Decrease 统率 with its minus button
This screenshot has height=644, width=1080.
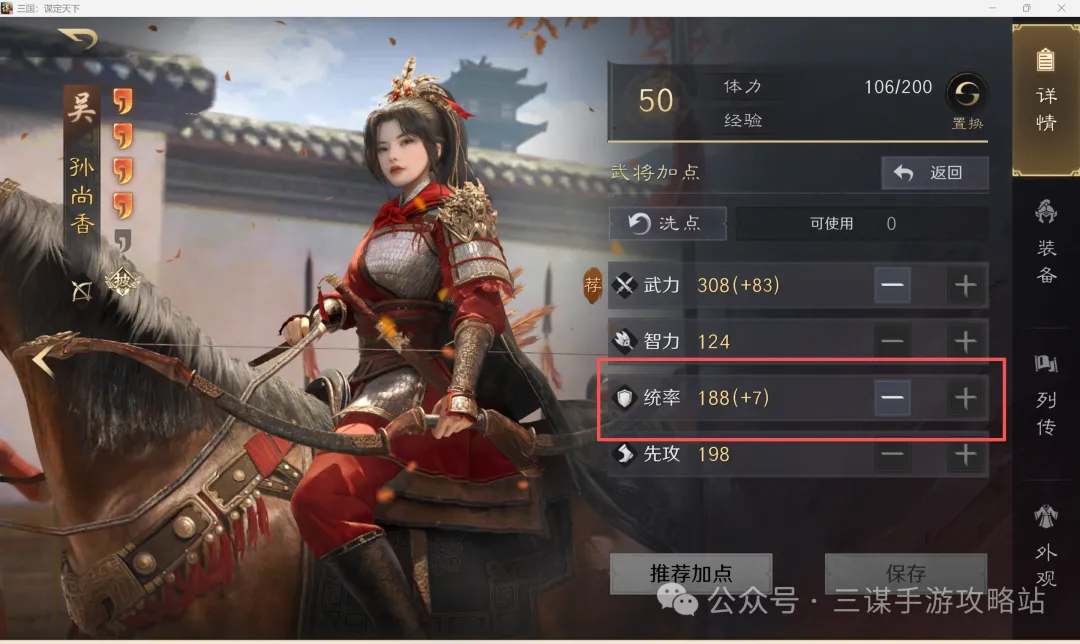892,398
